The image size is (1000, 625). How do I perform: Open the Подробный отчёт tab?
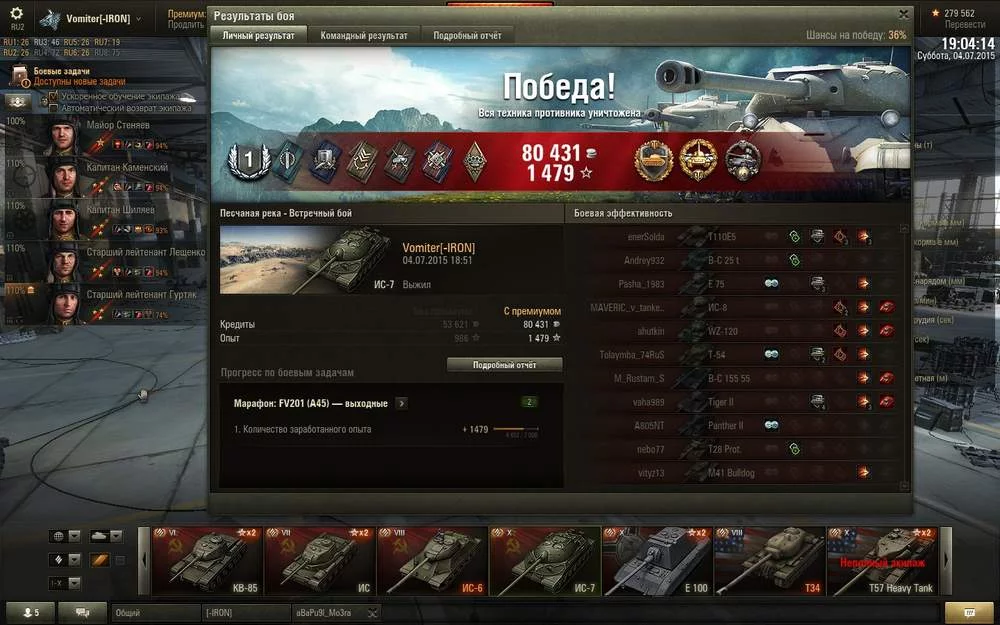point(467,35)
